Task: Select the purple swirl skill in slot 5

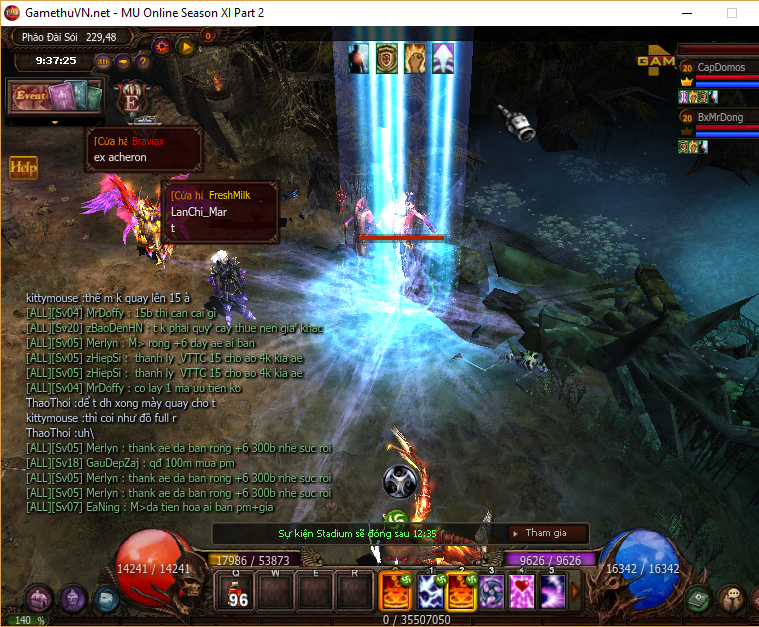Action: (552, 592)
